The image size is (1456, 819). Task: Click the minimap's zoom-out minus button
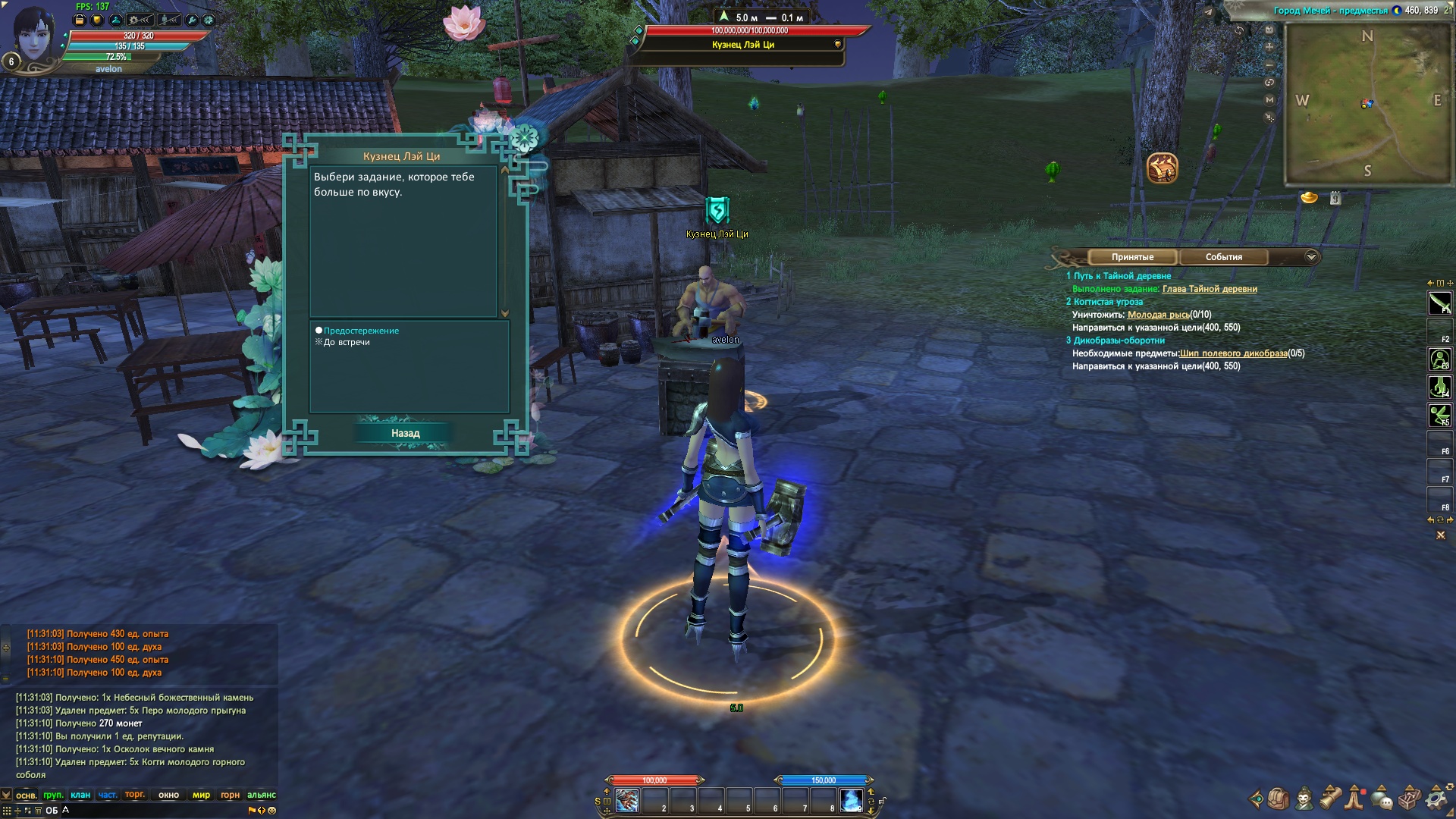coord(1270,64)
